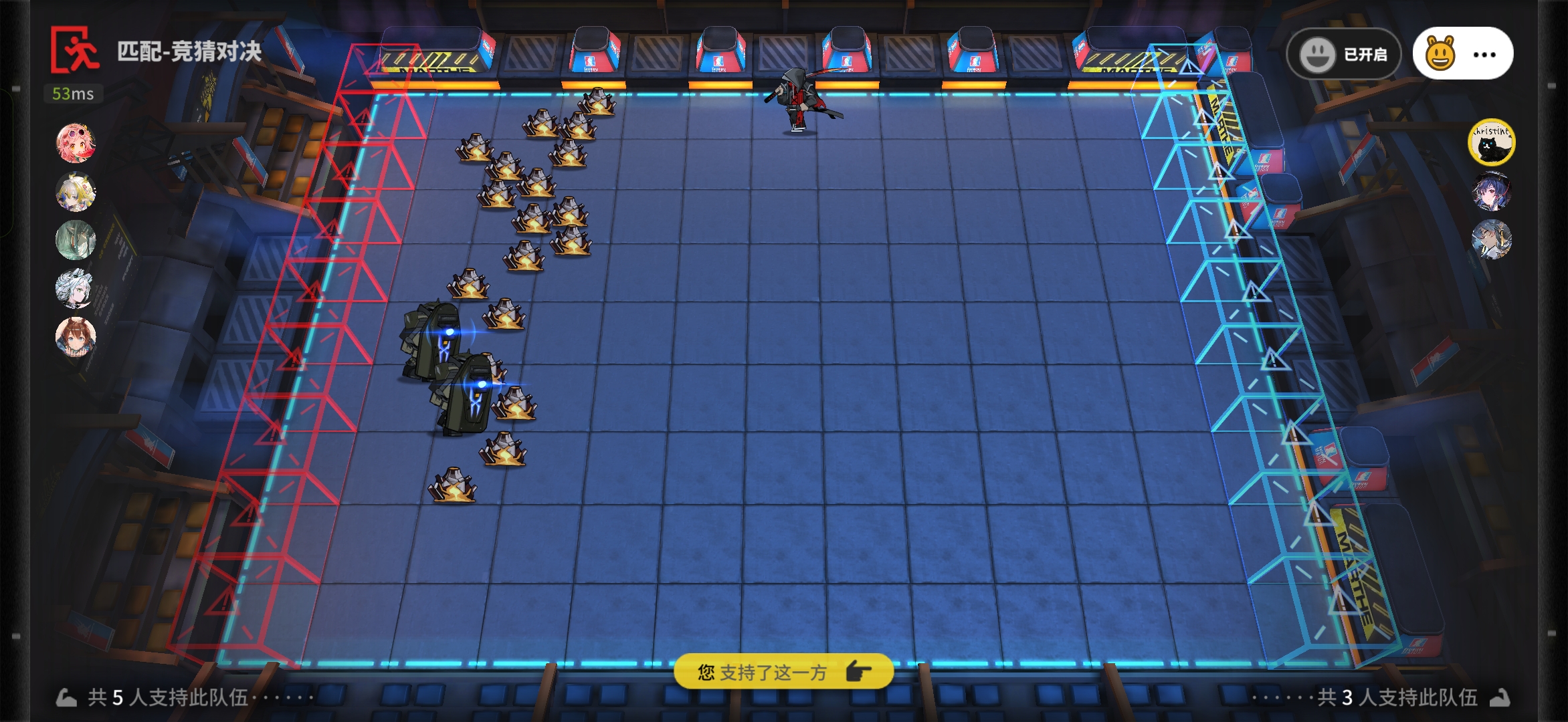1568x722 pixels.
Task: Toggle the 已开启 emoji button
Action: [x=1343, y=54]
